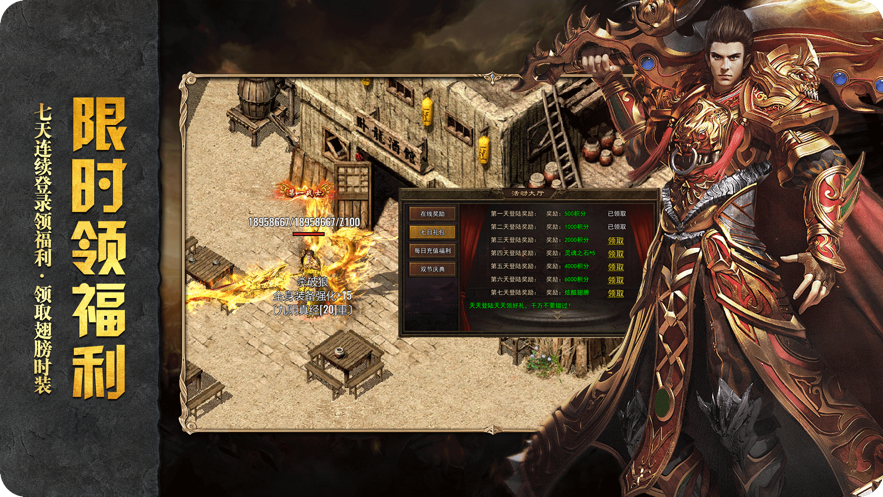
Task: Switch to 每日充值福利 daily recharge tab
Action: coord(432,251)
